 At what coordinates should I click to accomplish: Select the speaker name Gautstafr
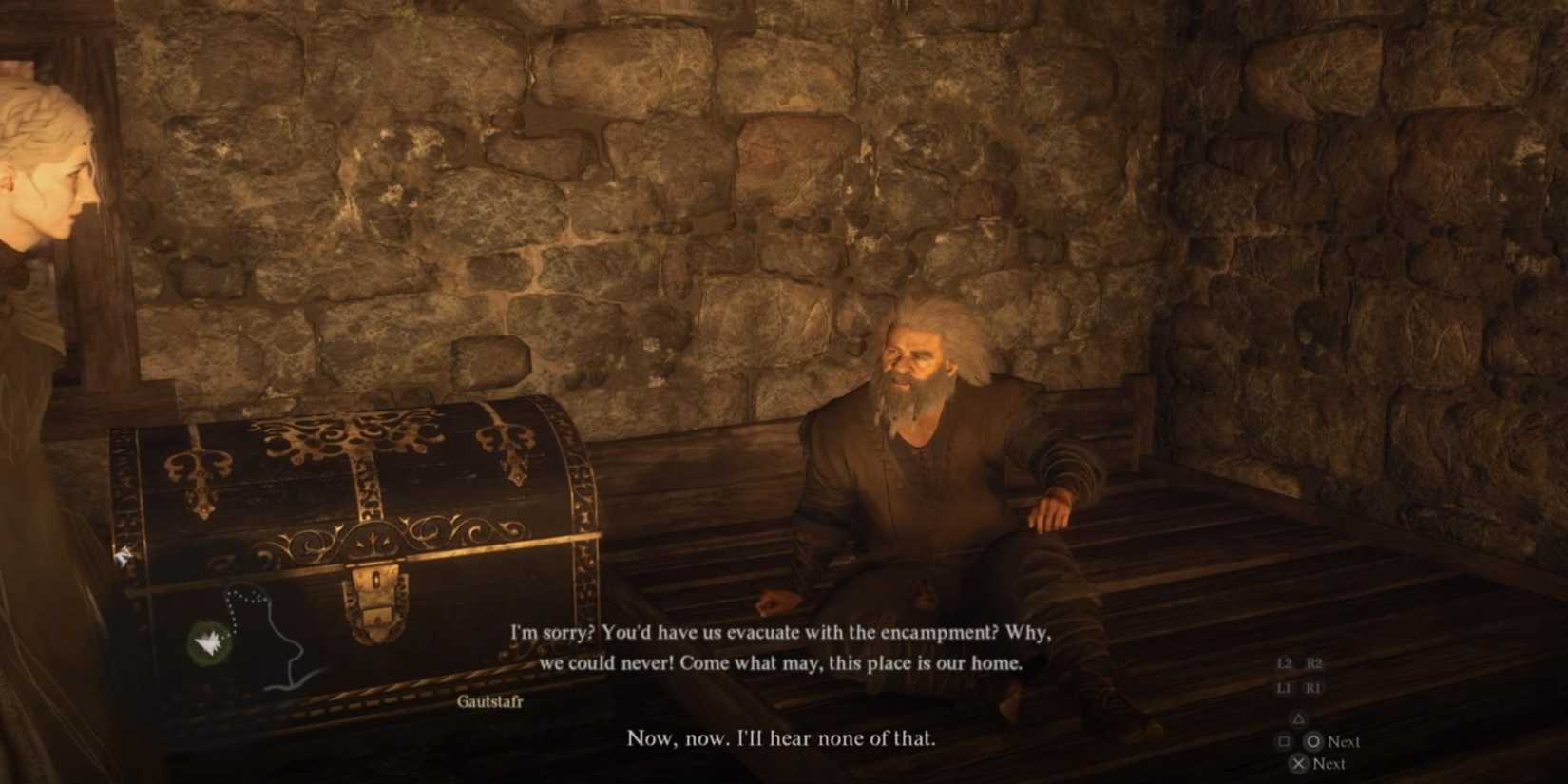492,702
